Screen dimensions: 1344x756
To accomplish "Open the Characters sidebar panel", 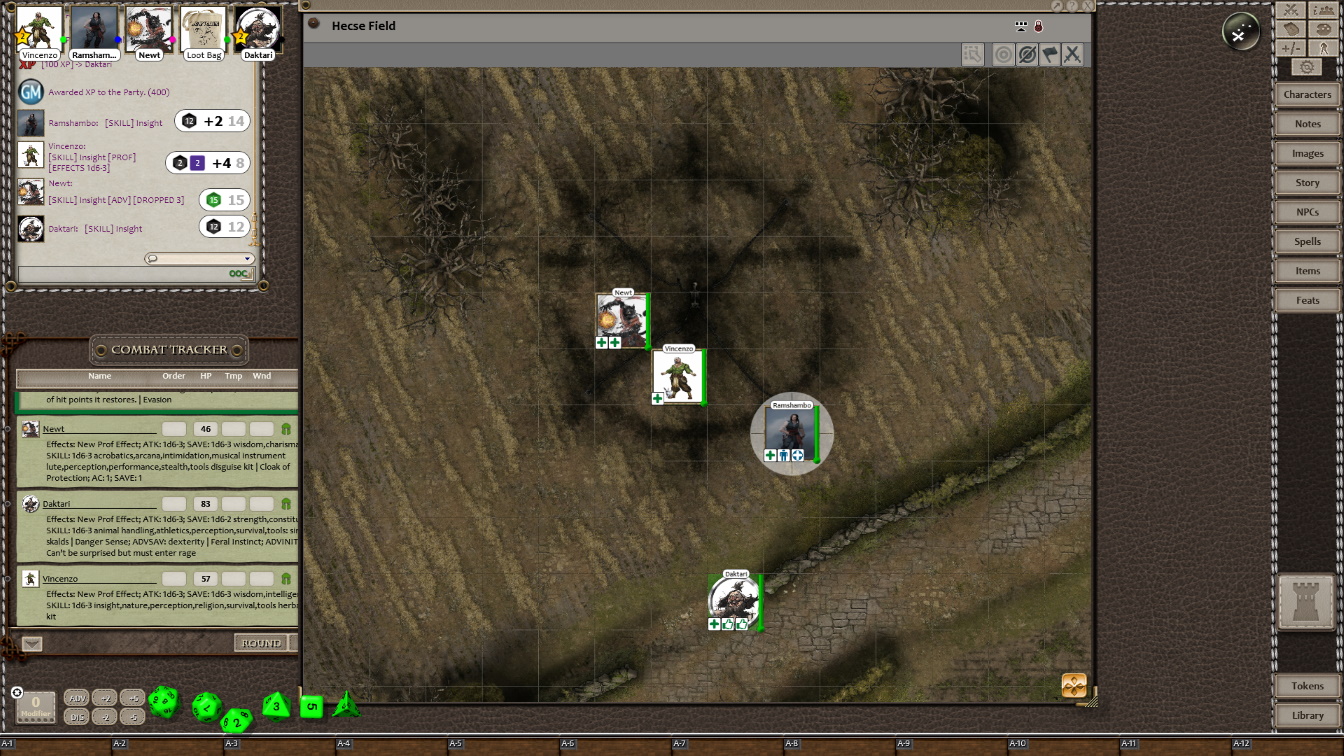I will (x=1307, y=95).
